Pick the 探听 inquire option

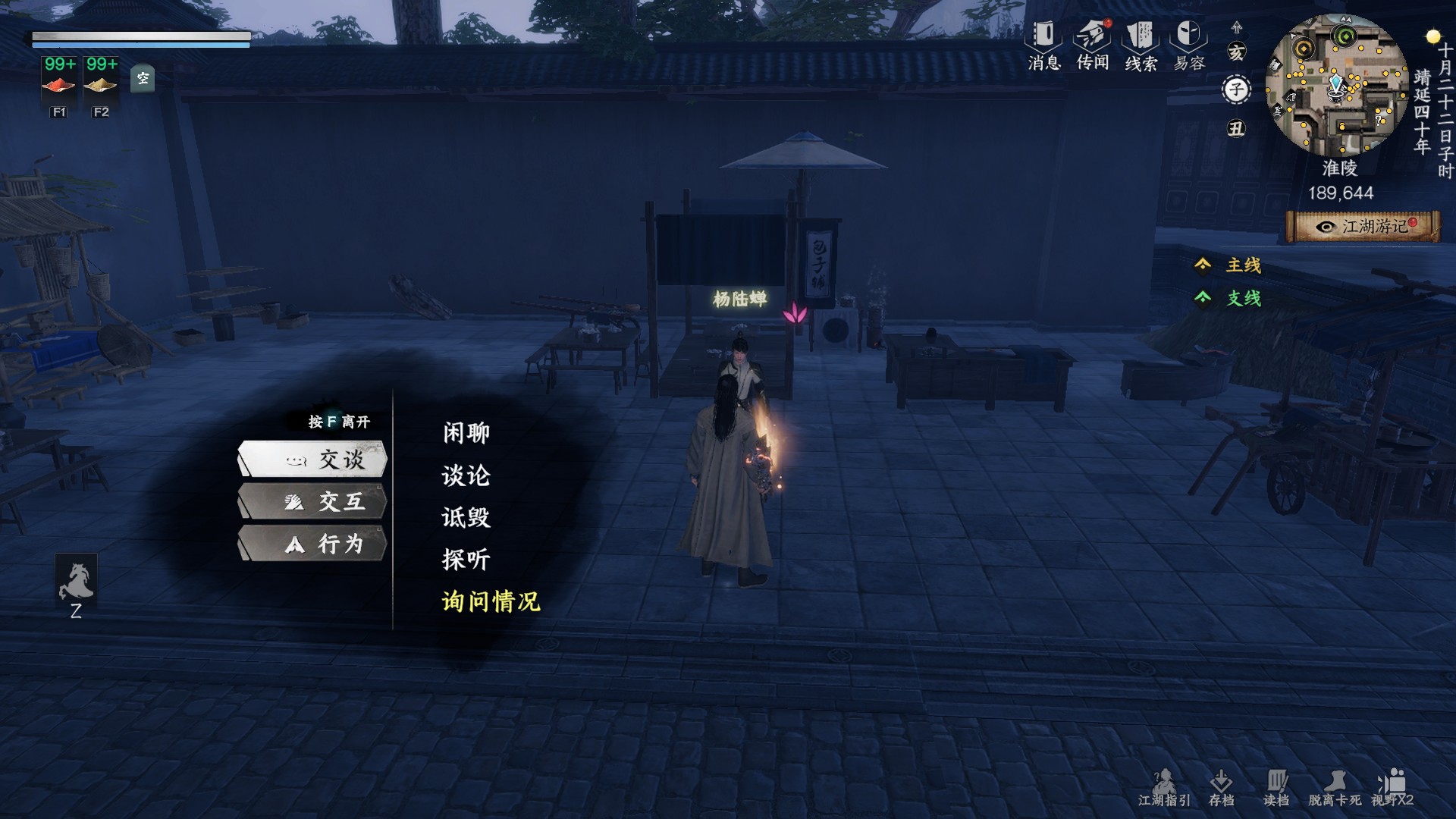[466, 560]
